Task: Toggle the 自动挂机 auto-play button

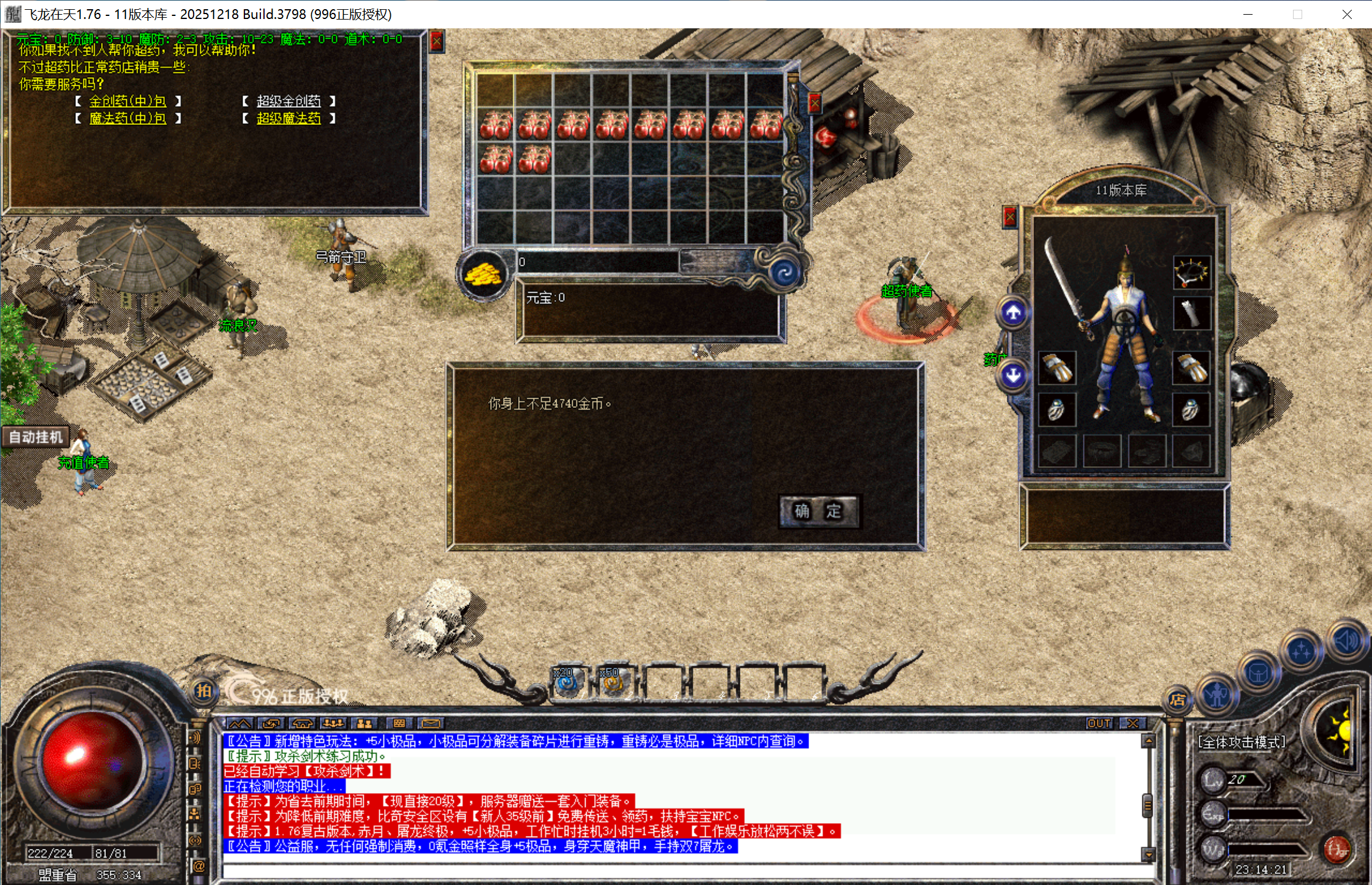Action: click(36, 437)
